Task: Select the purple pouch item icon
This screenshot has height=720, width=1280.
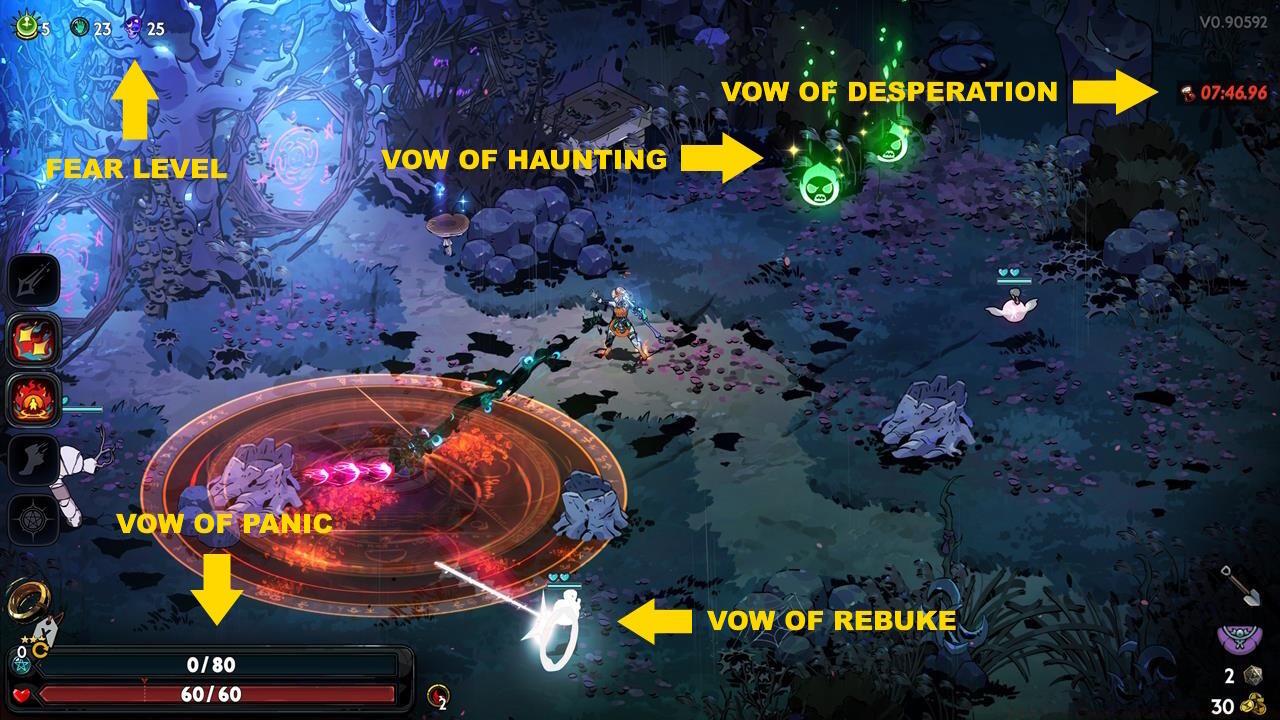Action: coord(1240,638)
